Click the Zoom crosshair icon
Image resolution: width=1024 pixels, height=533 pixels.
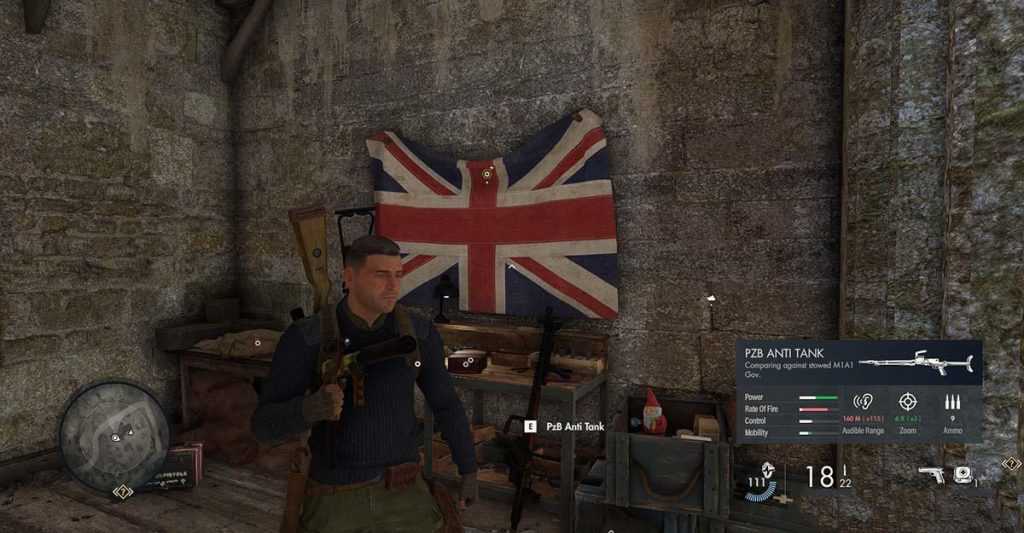[x=908, y=400]
